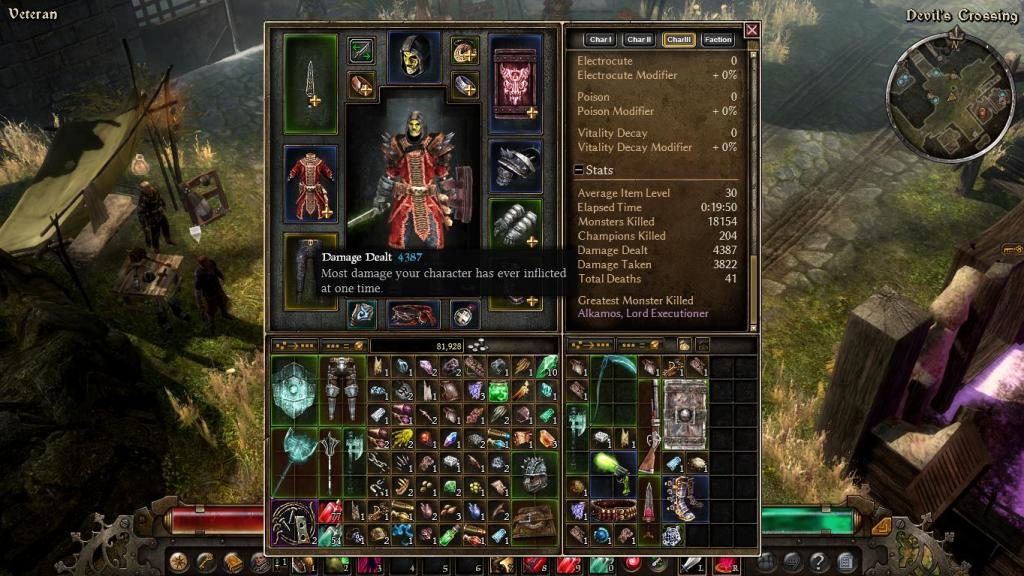
Task: Show the Faction tab
Action: coord(718,40)
